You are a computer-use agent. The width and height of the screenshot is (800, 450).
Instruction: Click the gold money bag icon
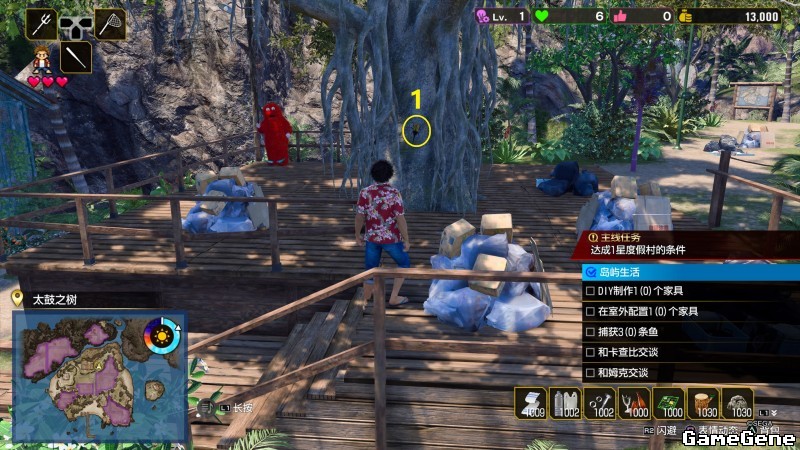[x=684, y=16]
